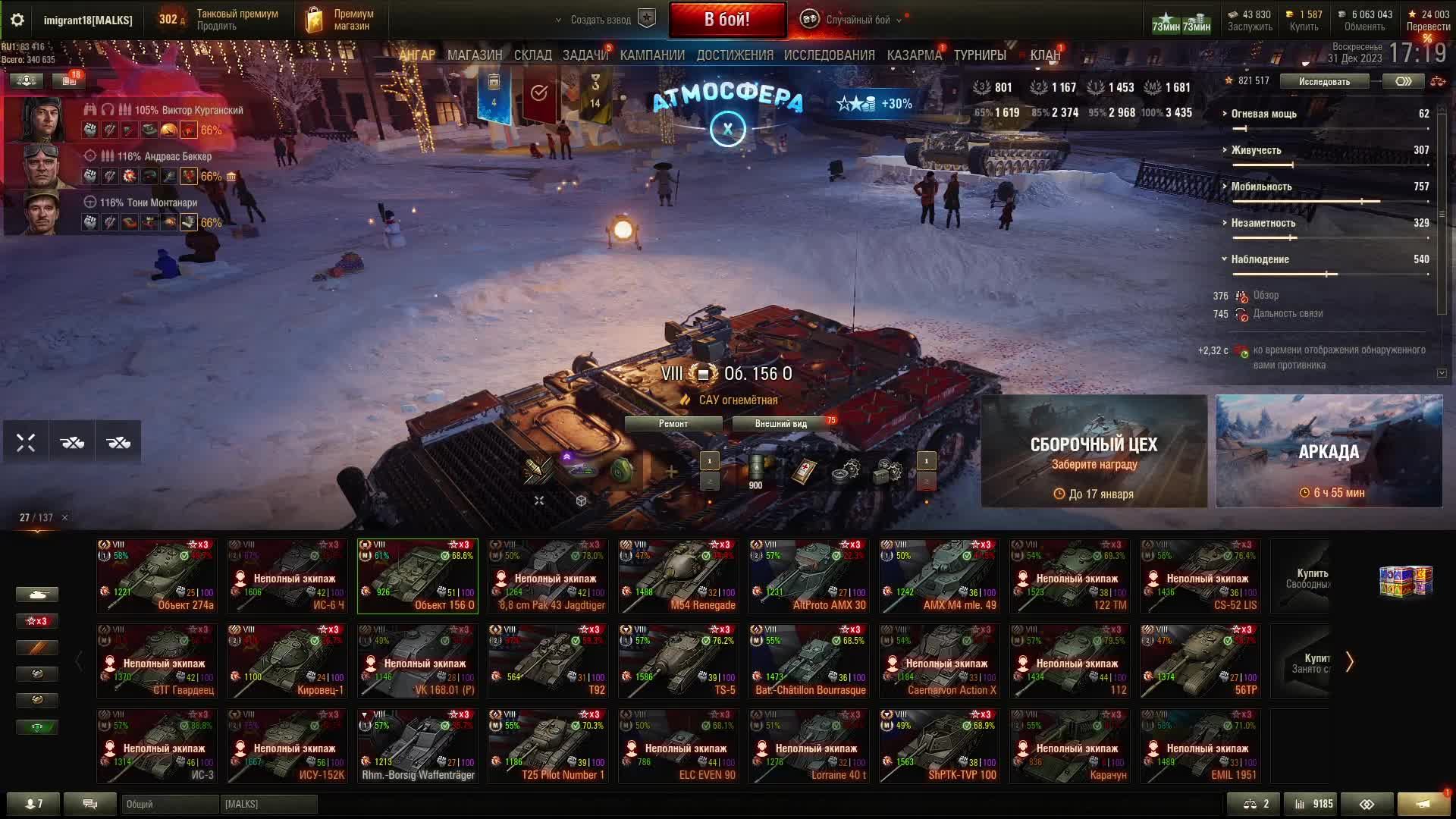Image resolution: width=1456 pixels, height=819 pixels.
Task: Click the Исследовать button
Action: point(1324,81)
